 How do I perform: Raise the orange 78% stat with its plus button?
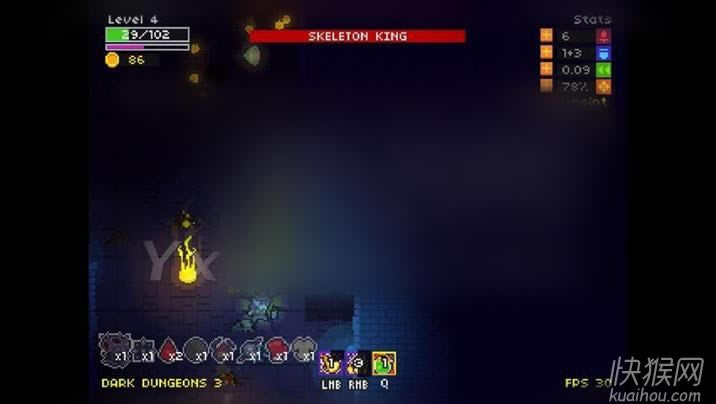click(x=546, y=86)
